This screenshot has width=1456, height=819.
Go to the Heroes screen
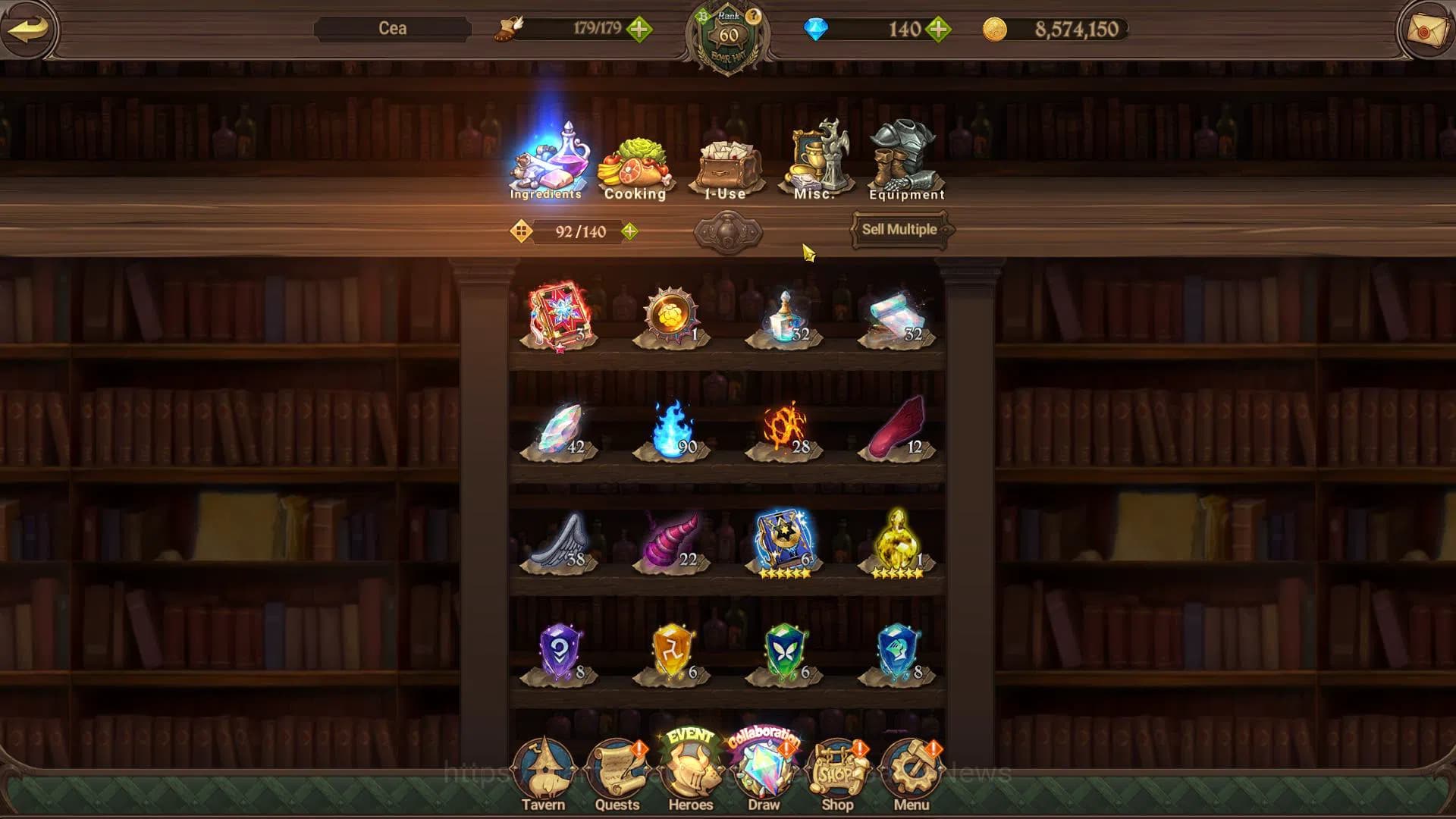(690, 773)
